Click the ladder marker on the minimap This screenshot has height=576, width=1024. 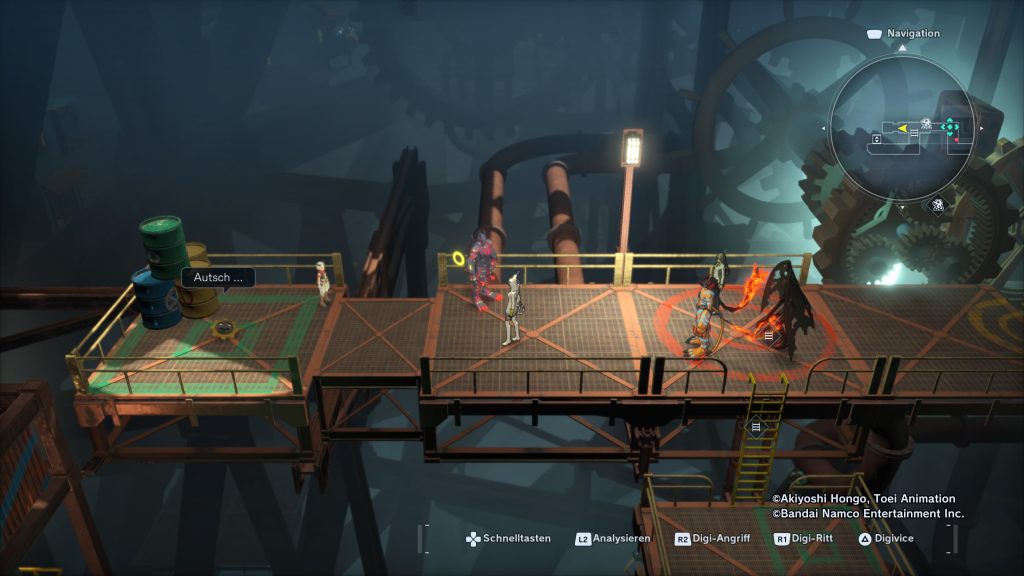pos(914,133)
